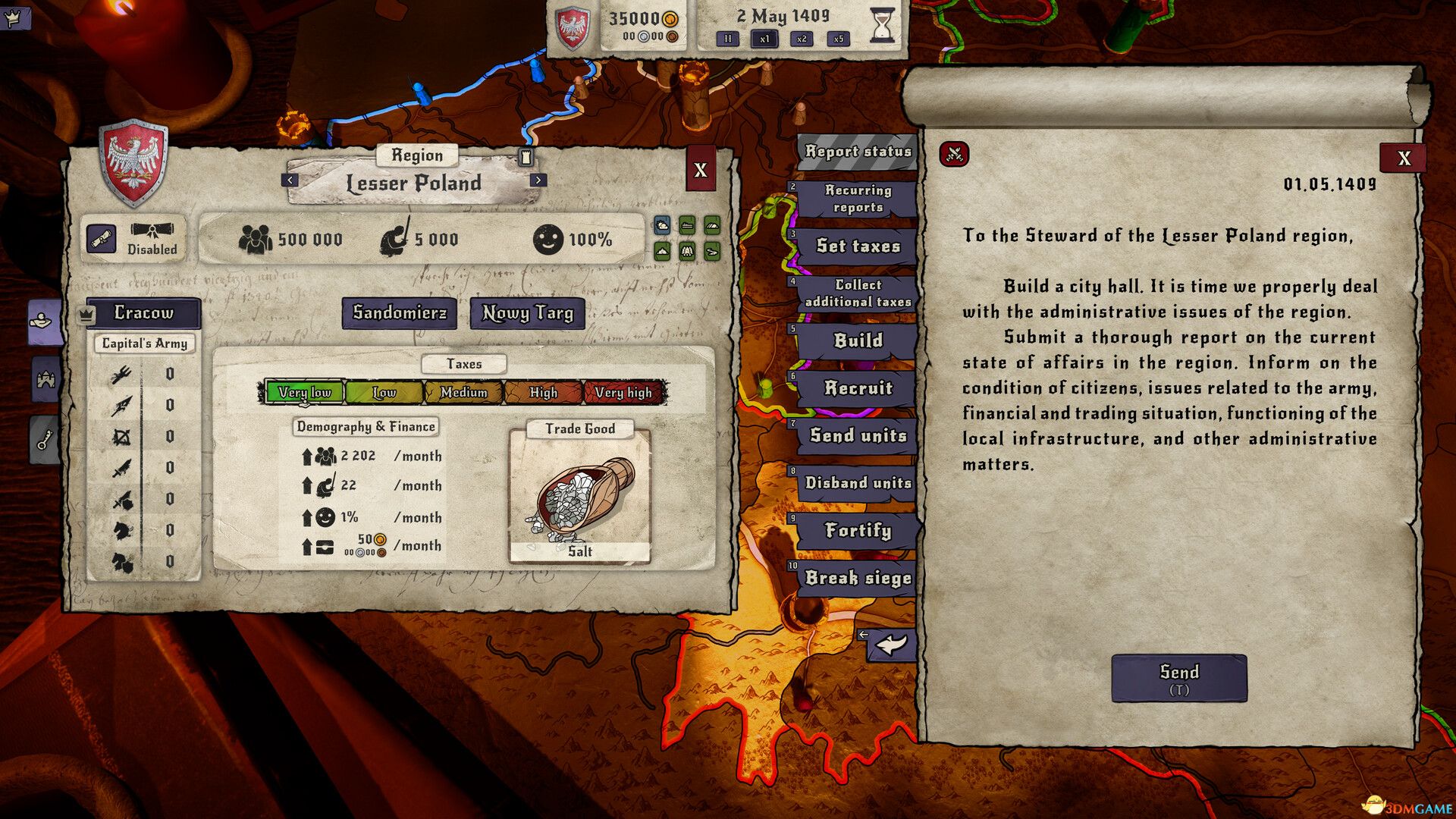Select the Disband units order
The height and width of the screenshot is (819, 1456).
[858, 483]
